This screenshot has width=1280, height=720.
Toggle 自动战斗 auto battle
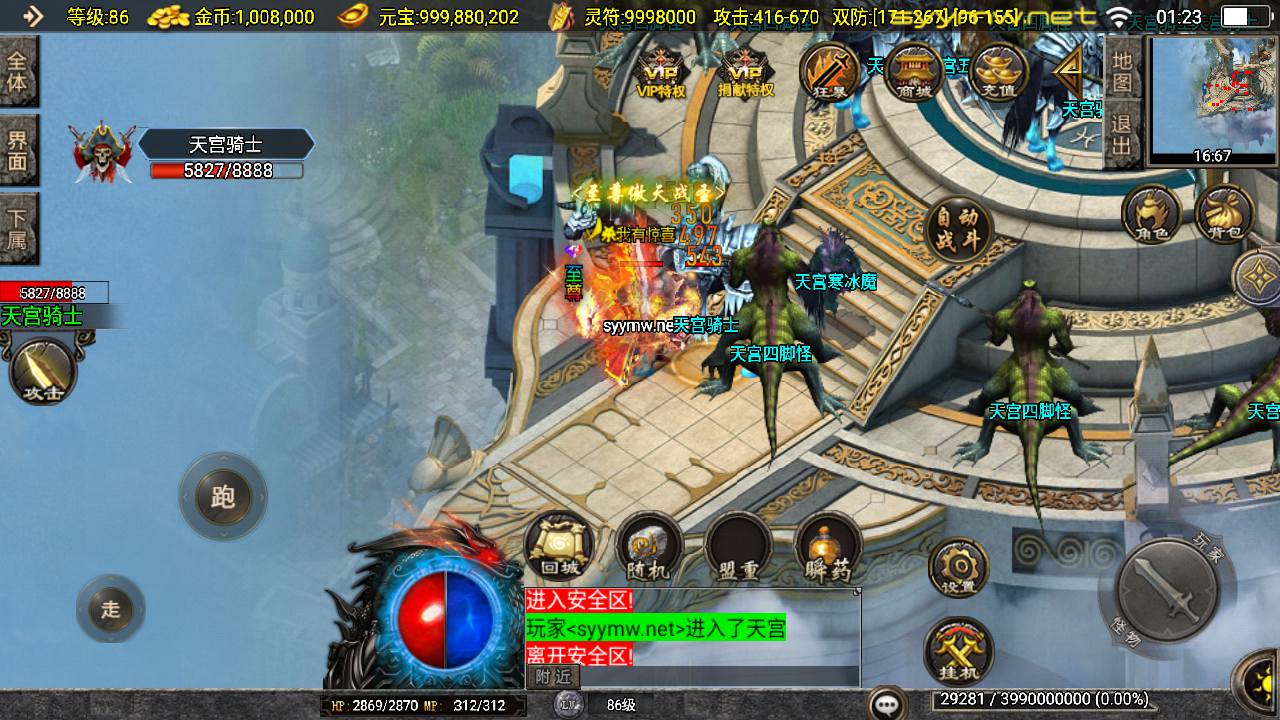[x=958, y=231]
